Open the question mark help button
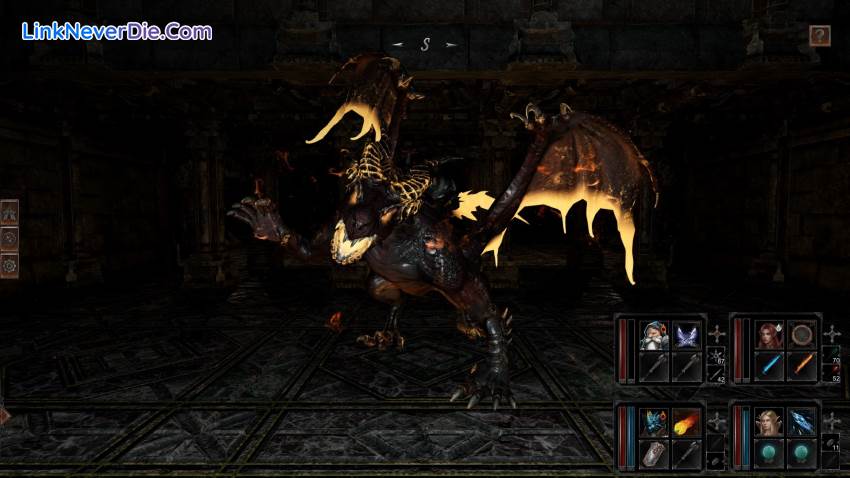 tap(820, 36)
